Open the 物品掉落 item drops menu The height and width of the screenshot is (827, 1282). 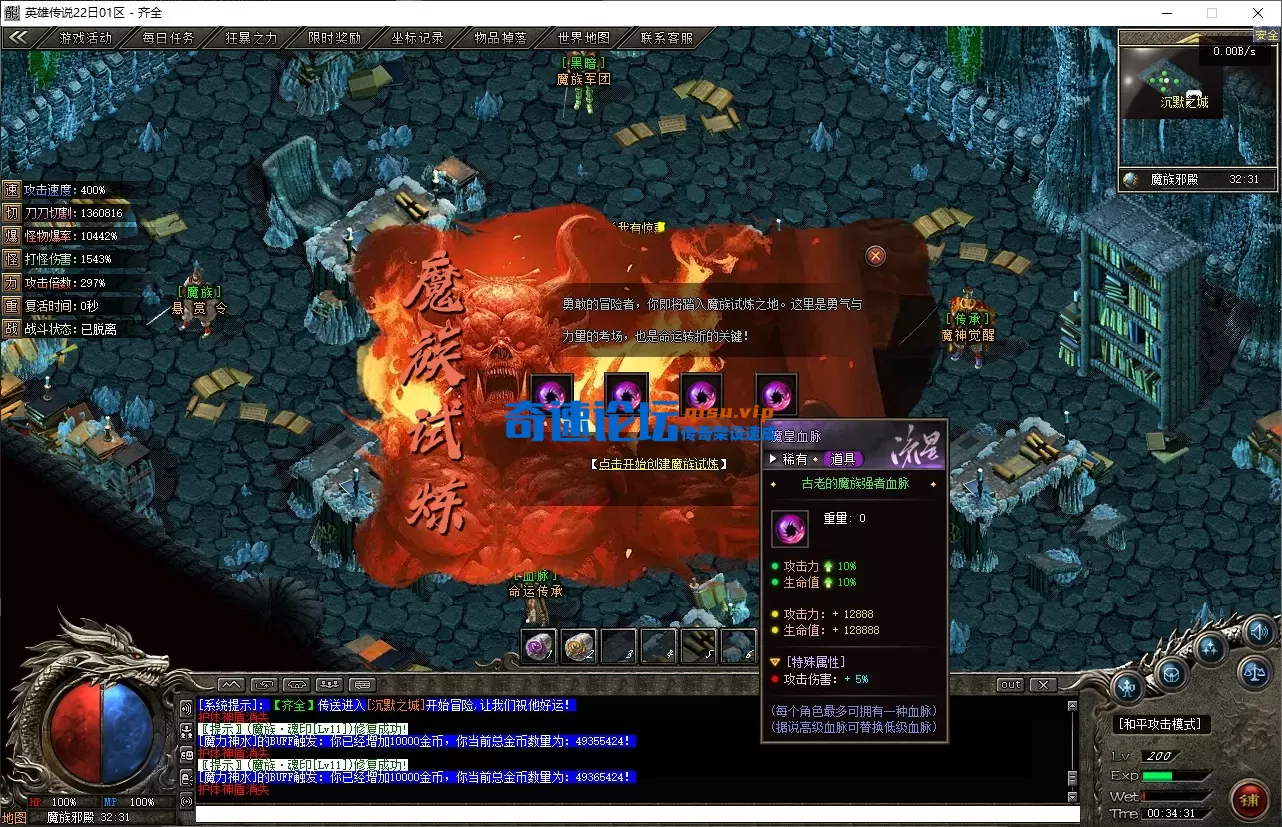(500, 38)
